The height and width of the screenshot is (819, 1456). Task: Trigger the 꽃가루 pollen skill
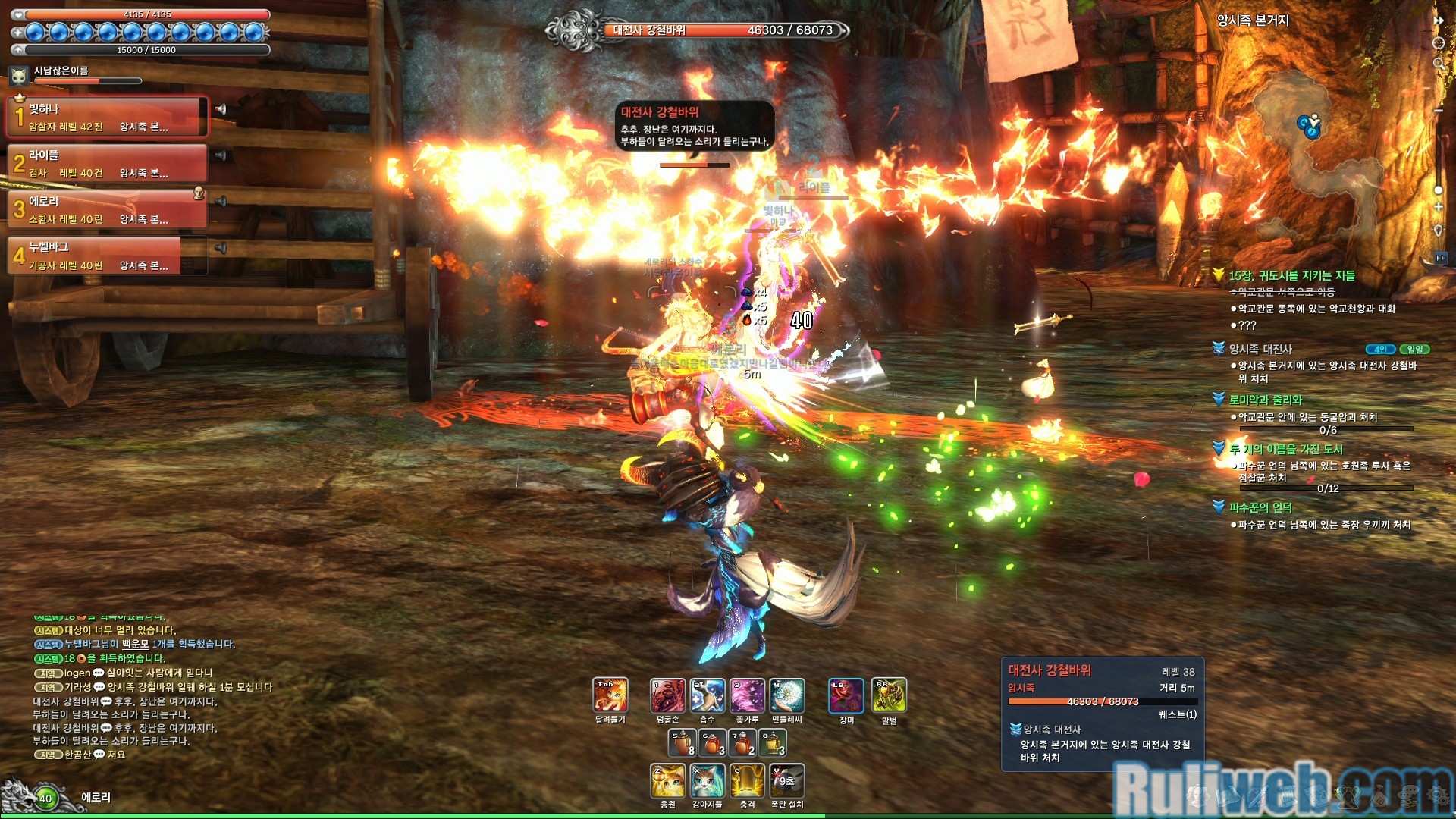click(x=747, y=695)
